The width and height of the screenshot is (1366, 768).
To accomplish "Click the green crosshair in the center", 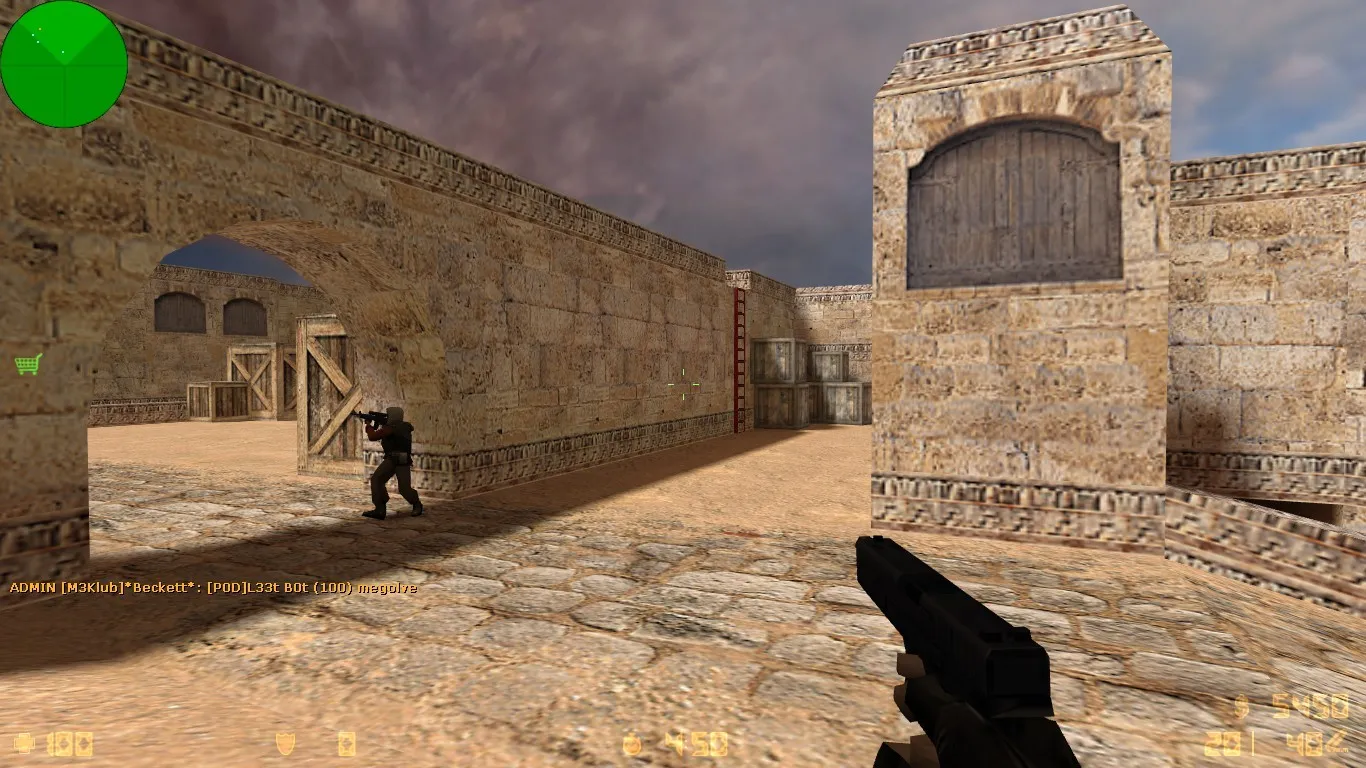I will (x=683, y=384).
